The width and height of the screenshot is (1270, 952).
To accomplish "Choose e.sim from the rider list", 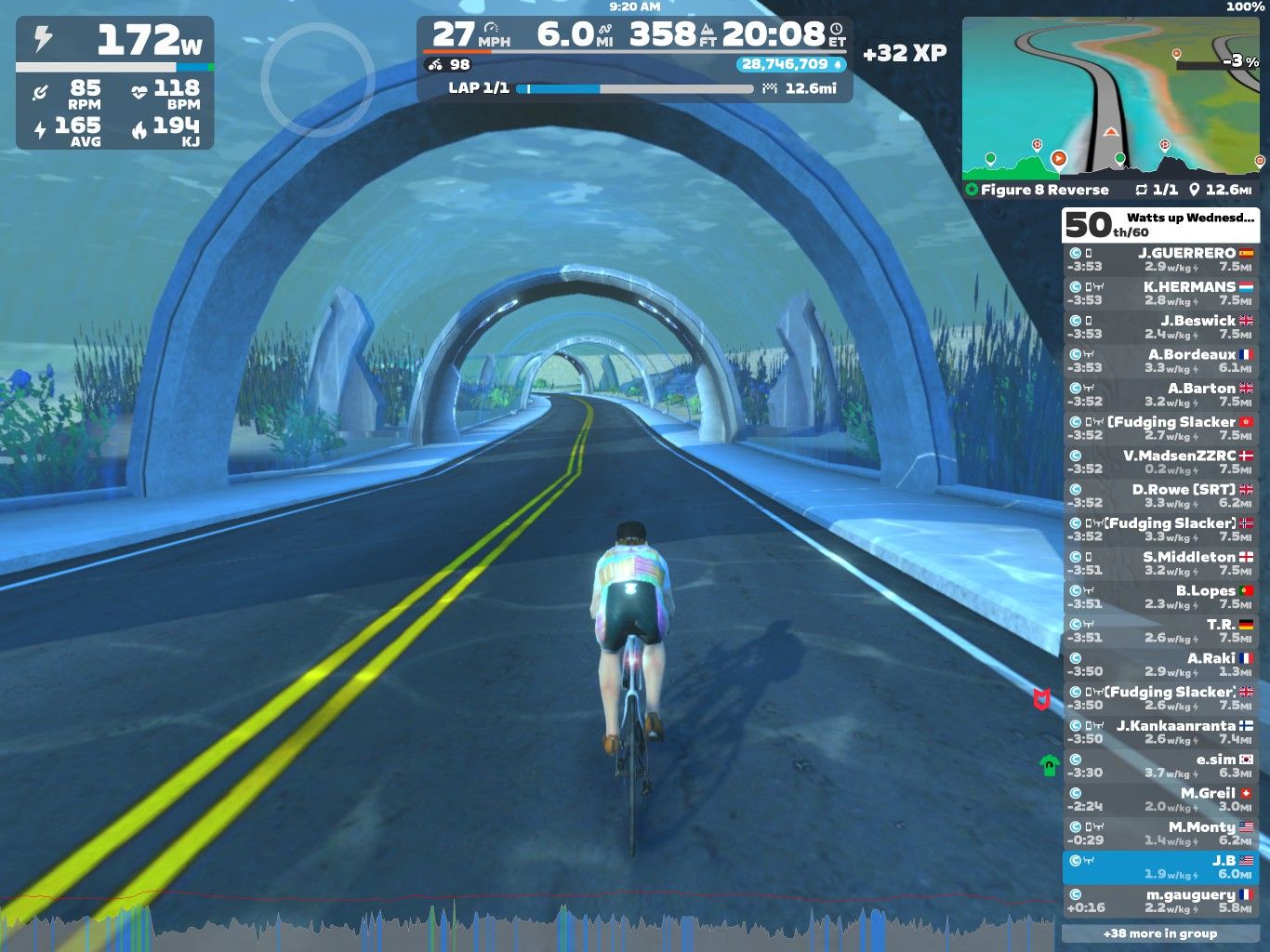I will 1160,766.
